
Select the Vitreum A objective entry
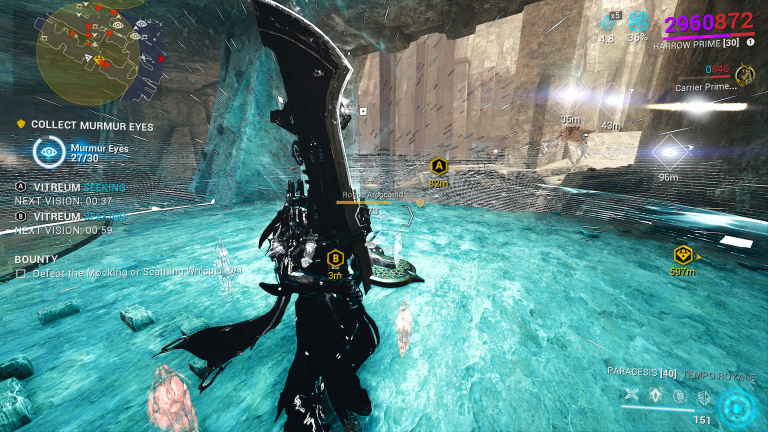click(70, 187)
